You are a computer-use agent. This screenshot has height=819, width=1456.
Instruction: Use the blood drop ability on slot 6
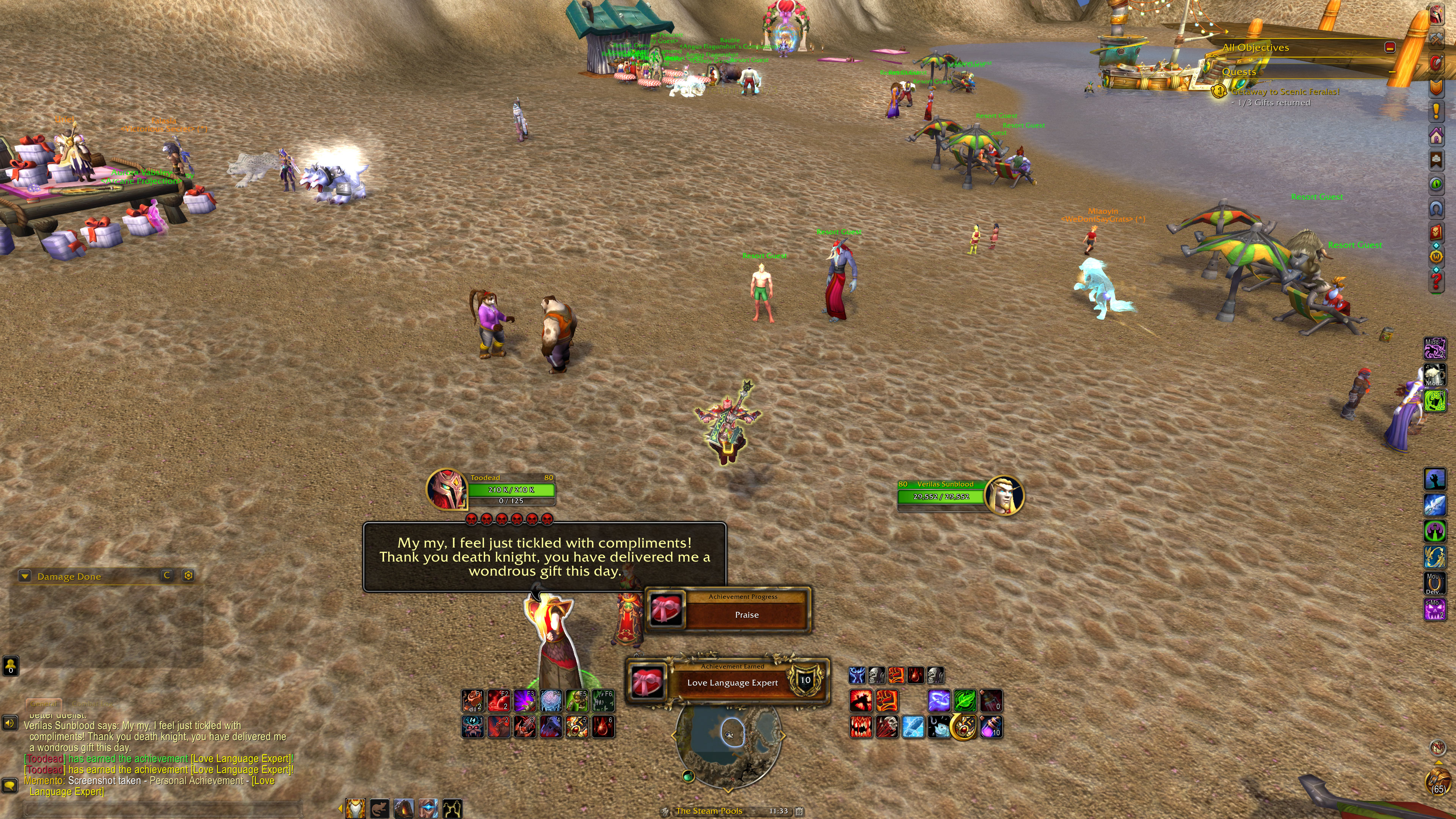tap(602, 727)
